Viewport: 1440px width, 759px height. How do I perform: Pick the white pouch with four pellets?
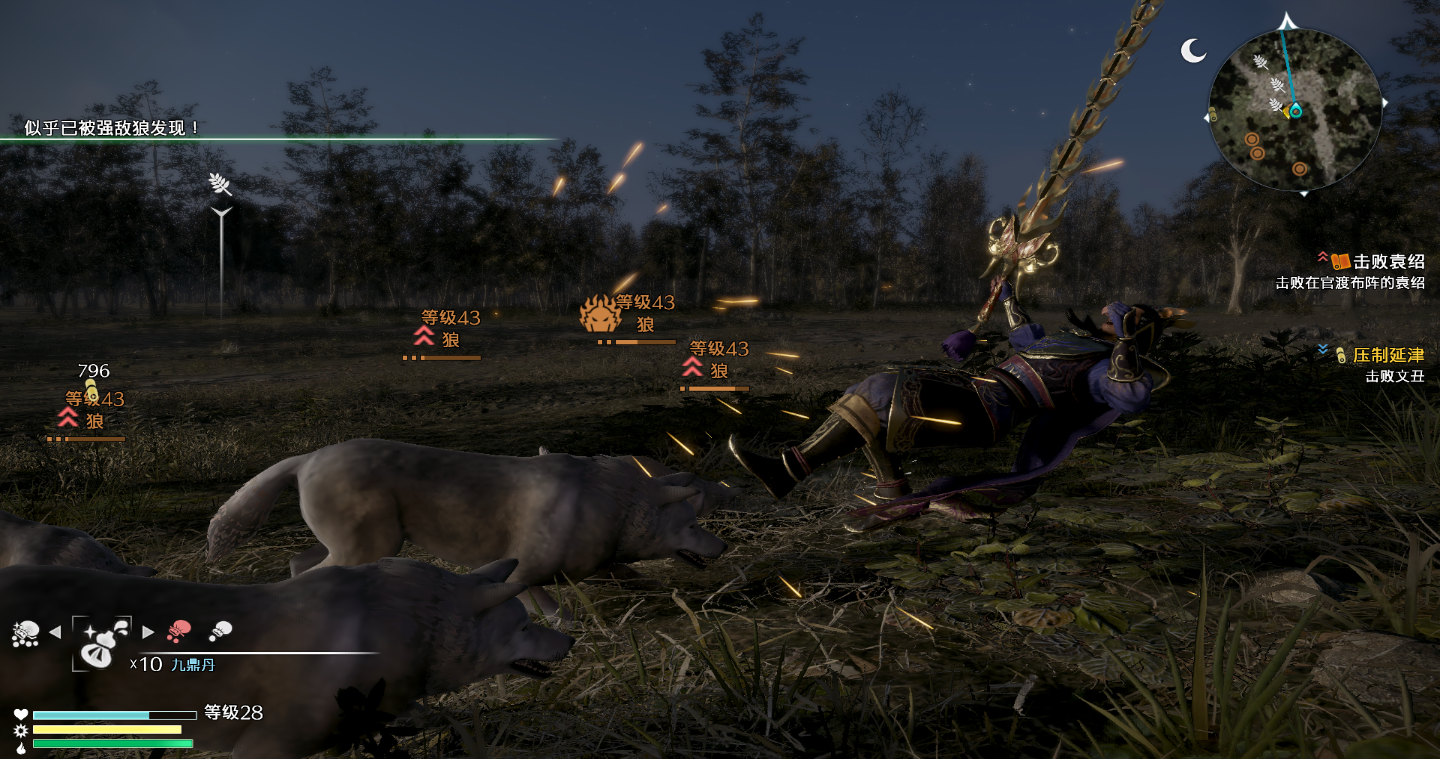click(25, 633)
